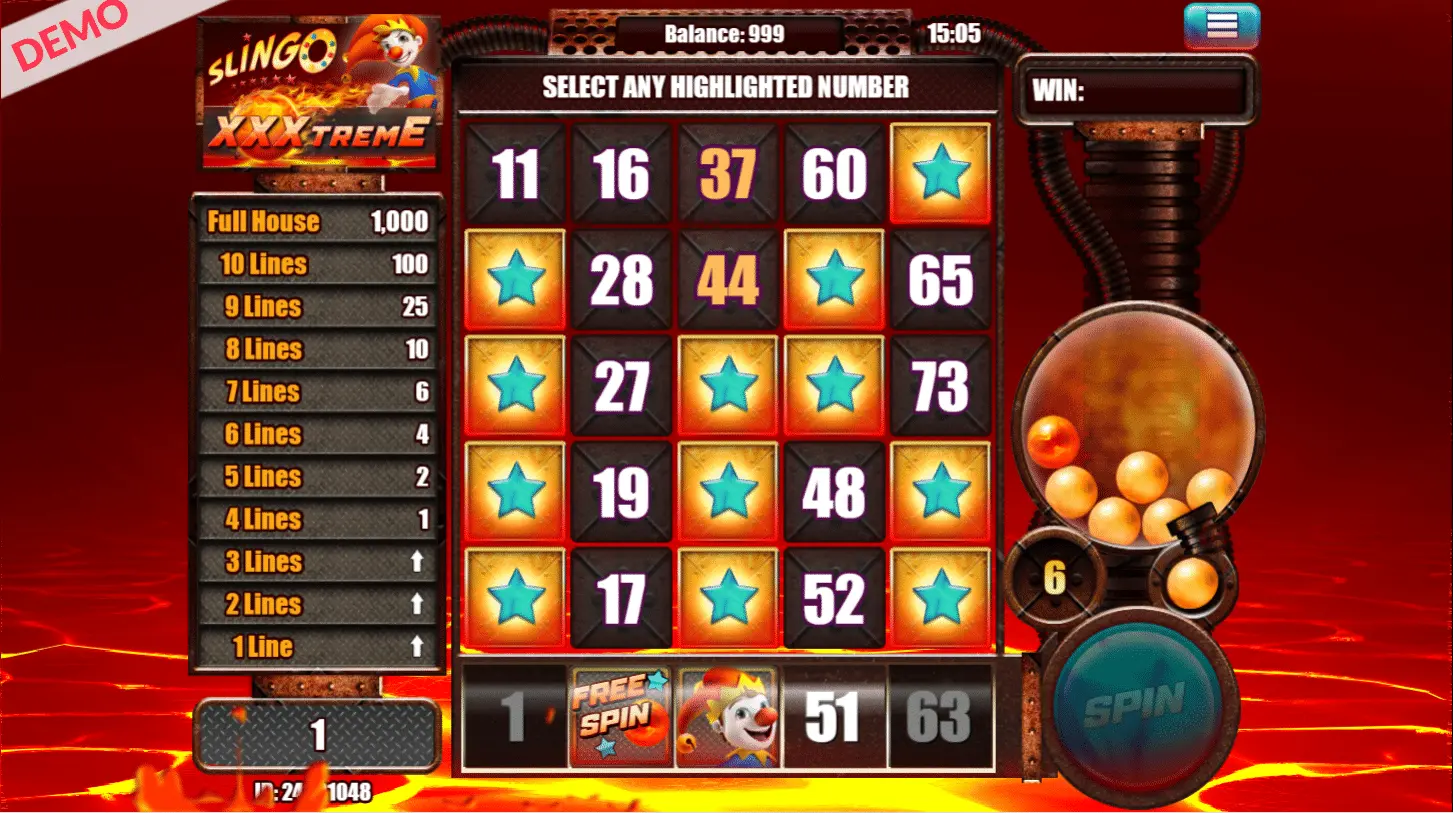Click the Joker clown symbol on the reel
The height and width of the screenshot is (813, 1453).
point(727,719)
